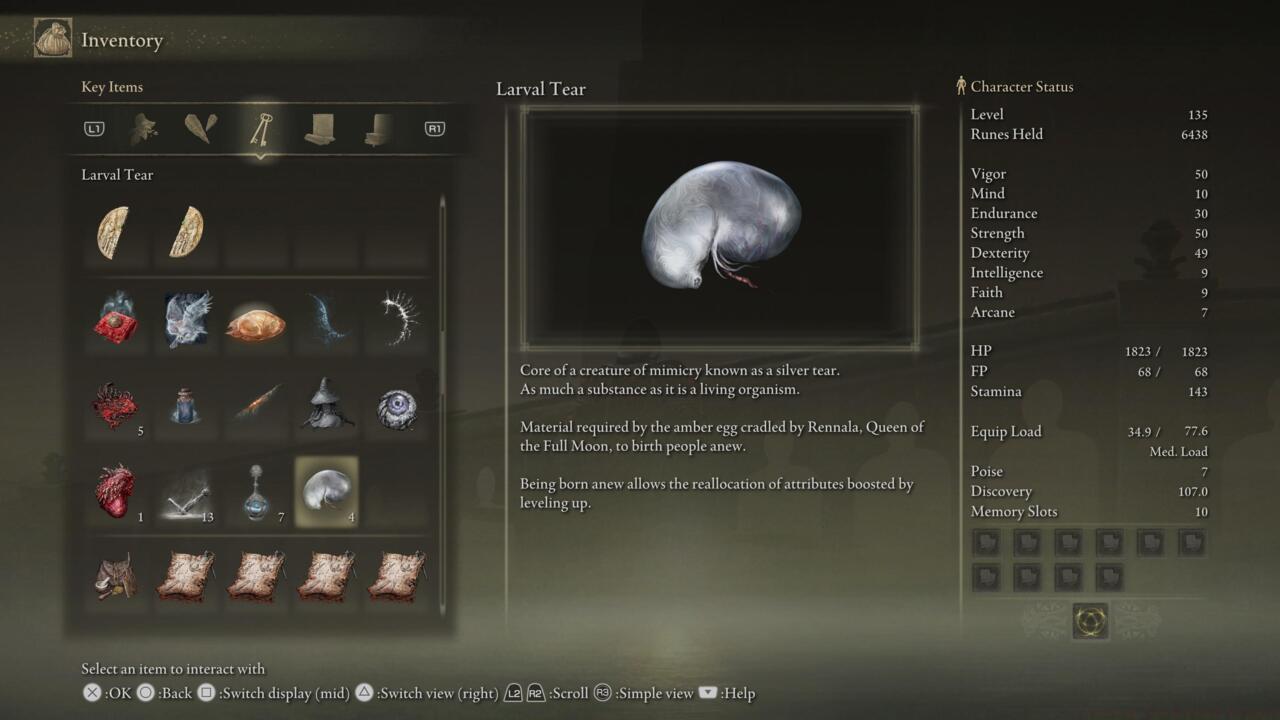Select the red heart item with count 1
The height and width of the screenshot is (720, 1280).
coord(115,491)
